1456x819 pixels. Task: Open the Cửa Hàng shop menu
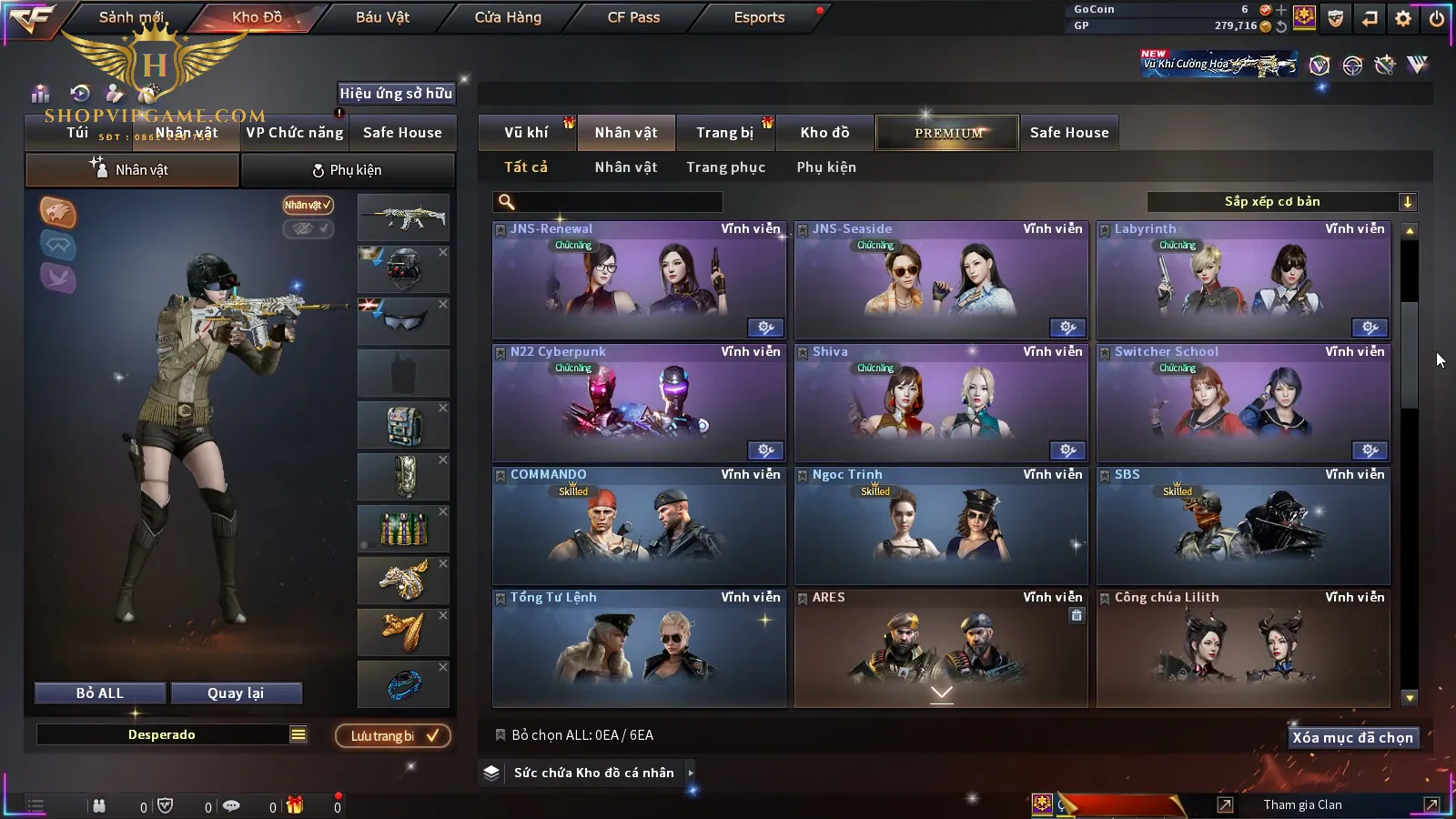[x=508, y=17]
